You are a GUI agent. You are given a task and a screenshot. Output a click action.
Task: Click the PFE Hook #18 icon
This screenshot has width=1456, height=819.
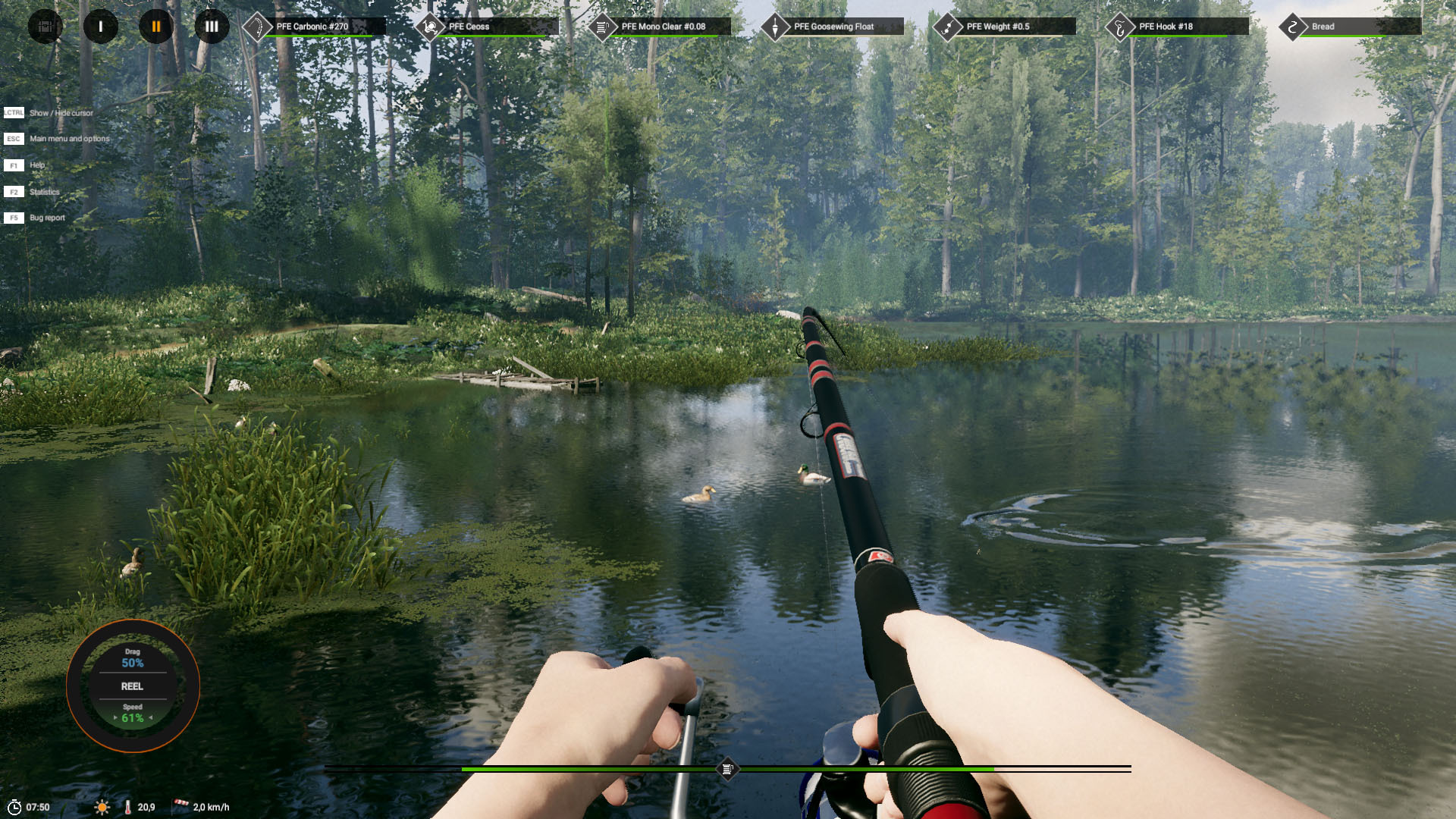(1119, 26)
